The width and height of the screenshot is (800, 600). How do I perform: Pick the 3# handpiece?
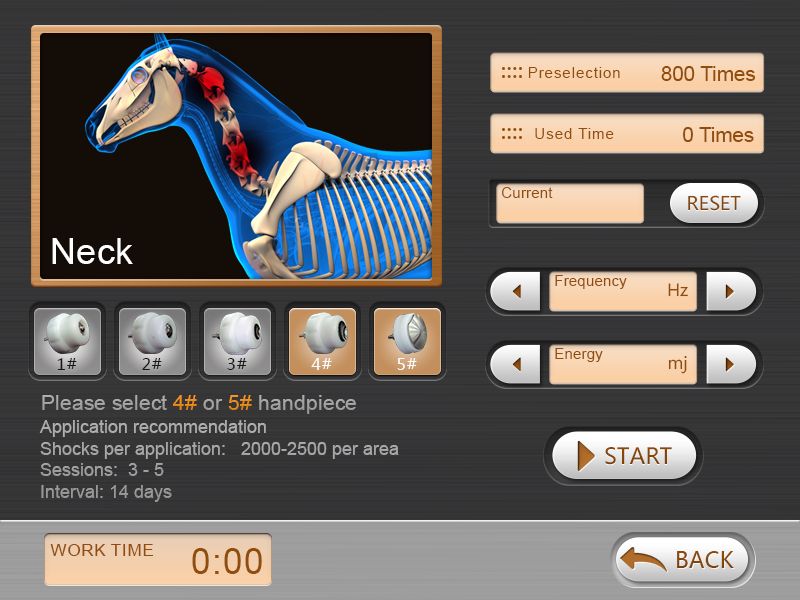click(x=237, y=341)
